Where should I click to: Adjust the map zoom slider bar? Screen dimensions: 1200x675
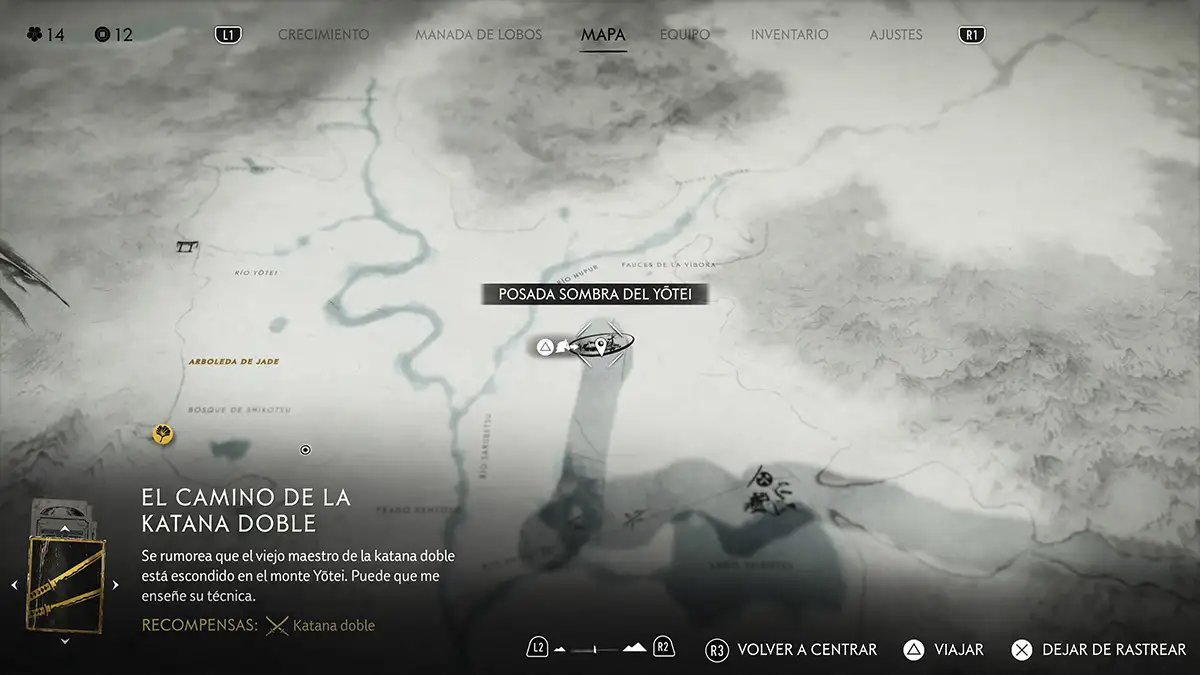(594, 650)
